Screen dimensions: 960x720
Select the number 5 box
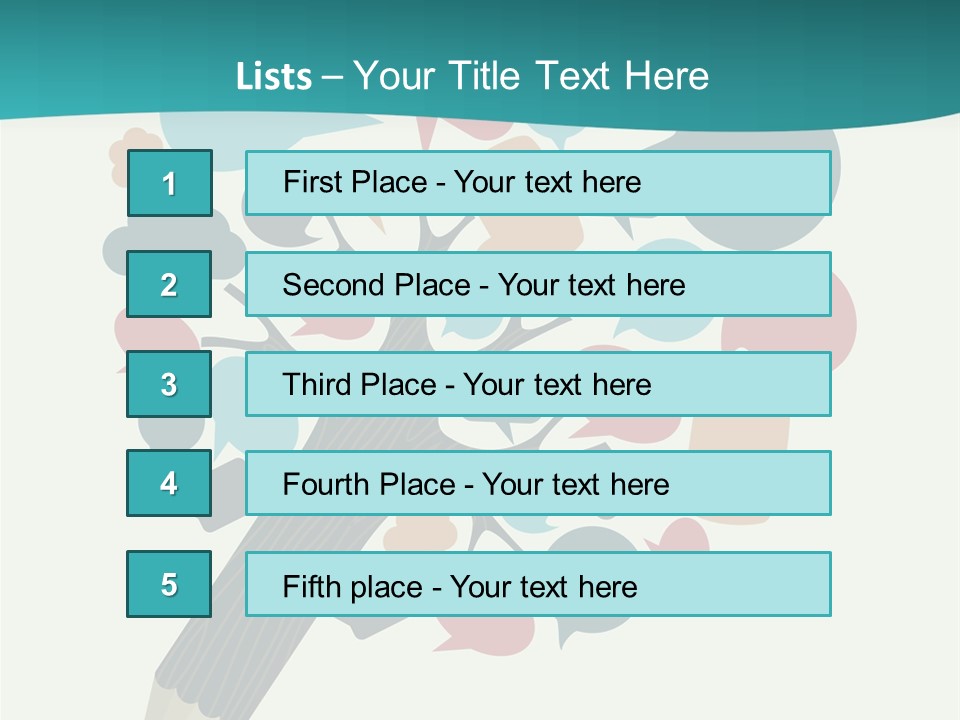tap(169, 584)
